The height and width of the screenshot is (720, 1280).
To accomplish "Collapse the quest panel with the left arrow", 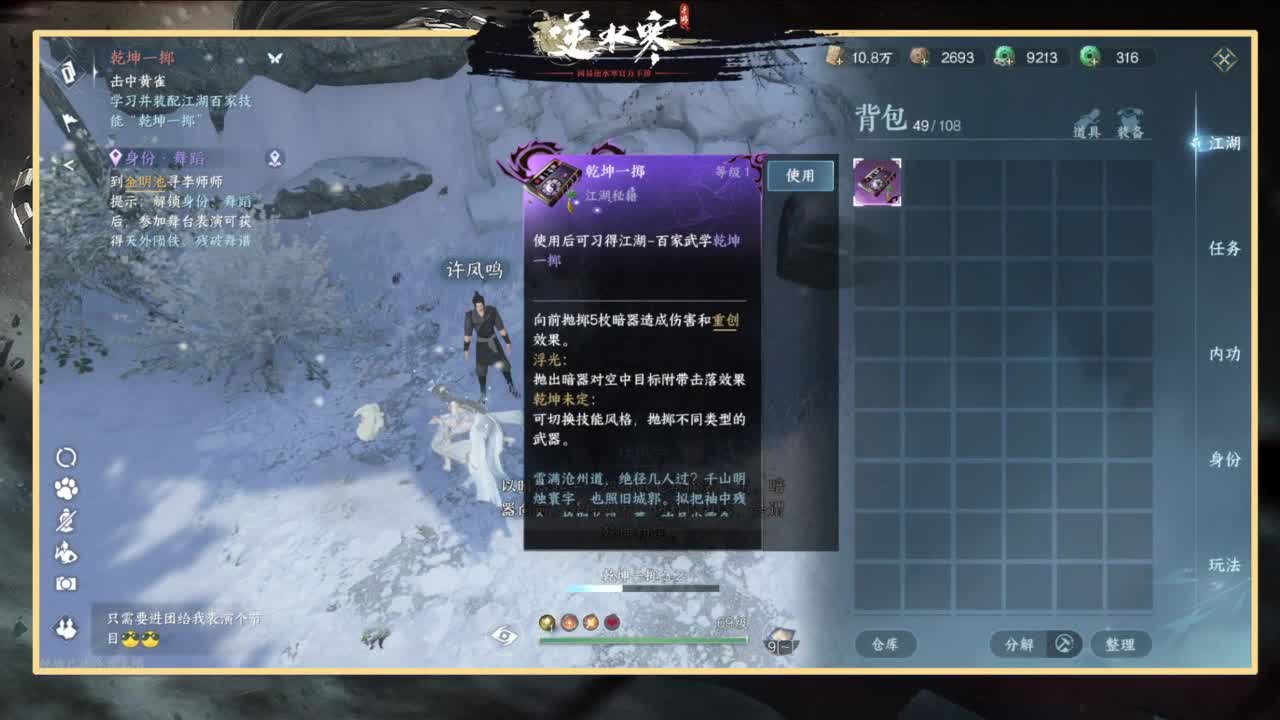I will [69, 164].
